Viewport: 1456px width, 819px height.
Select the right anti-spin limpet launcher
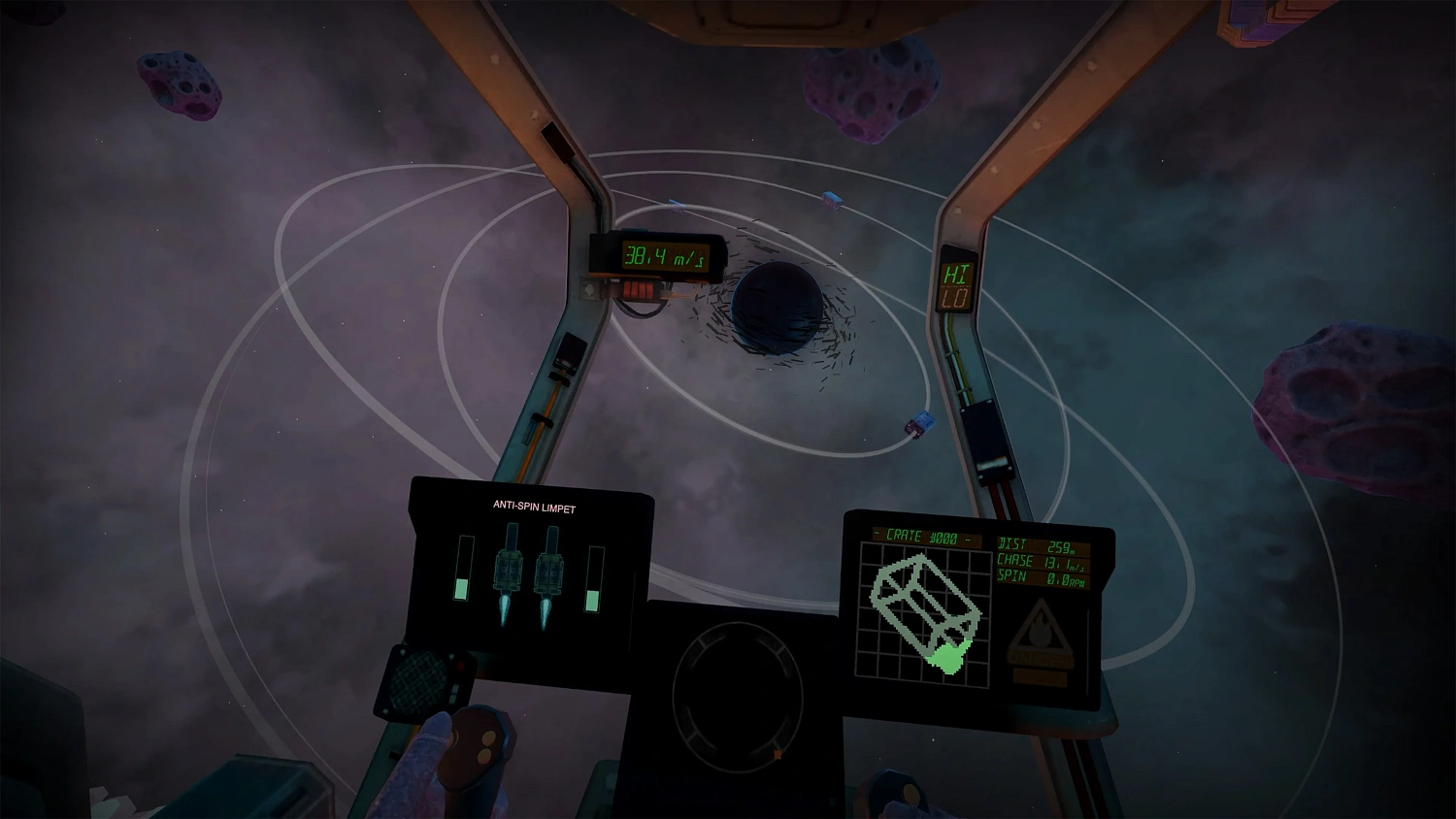coord(548,573)
